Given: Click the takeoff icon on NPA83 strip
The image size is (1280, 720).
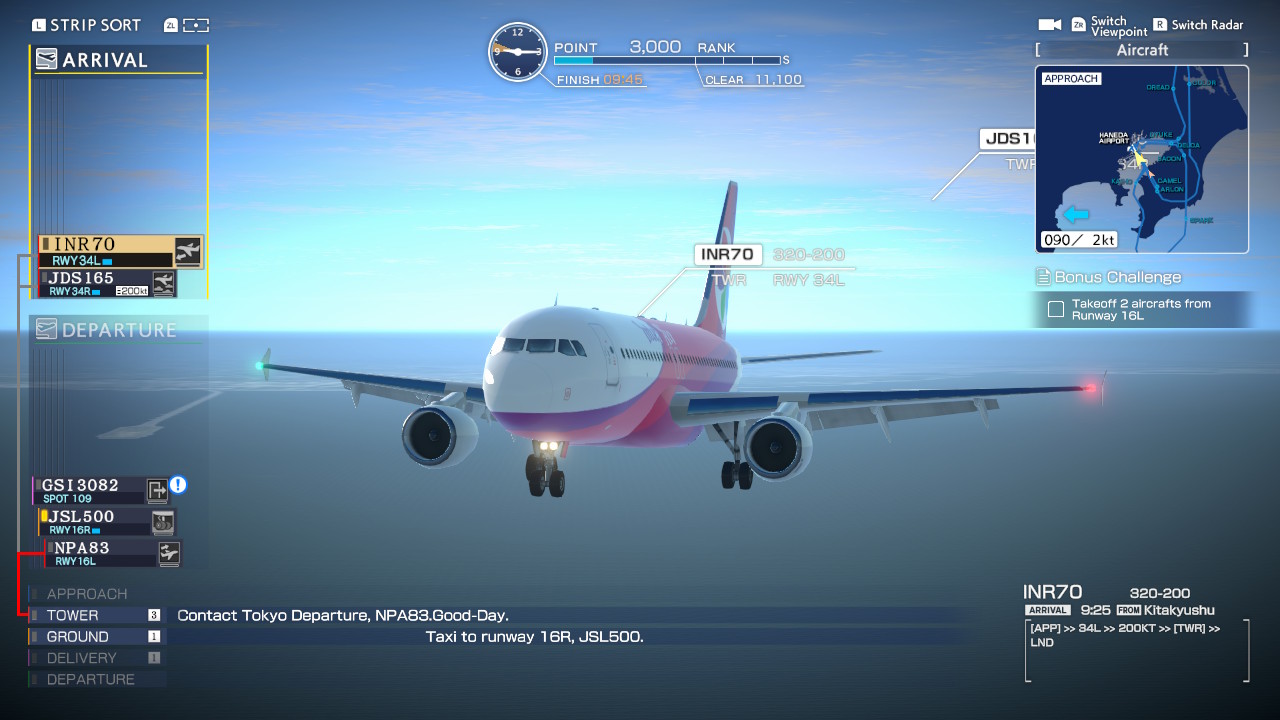Looking at the screenshot, I should point(170,551).
